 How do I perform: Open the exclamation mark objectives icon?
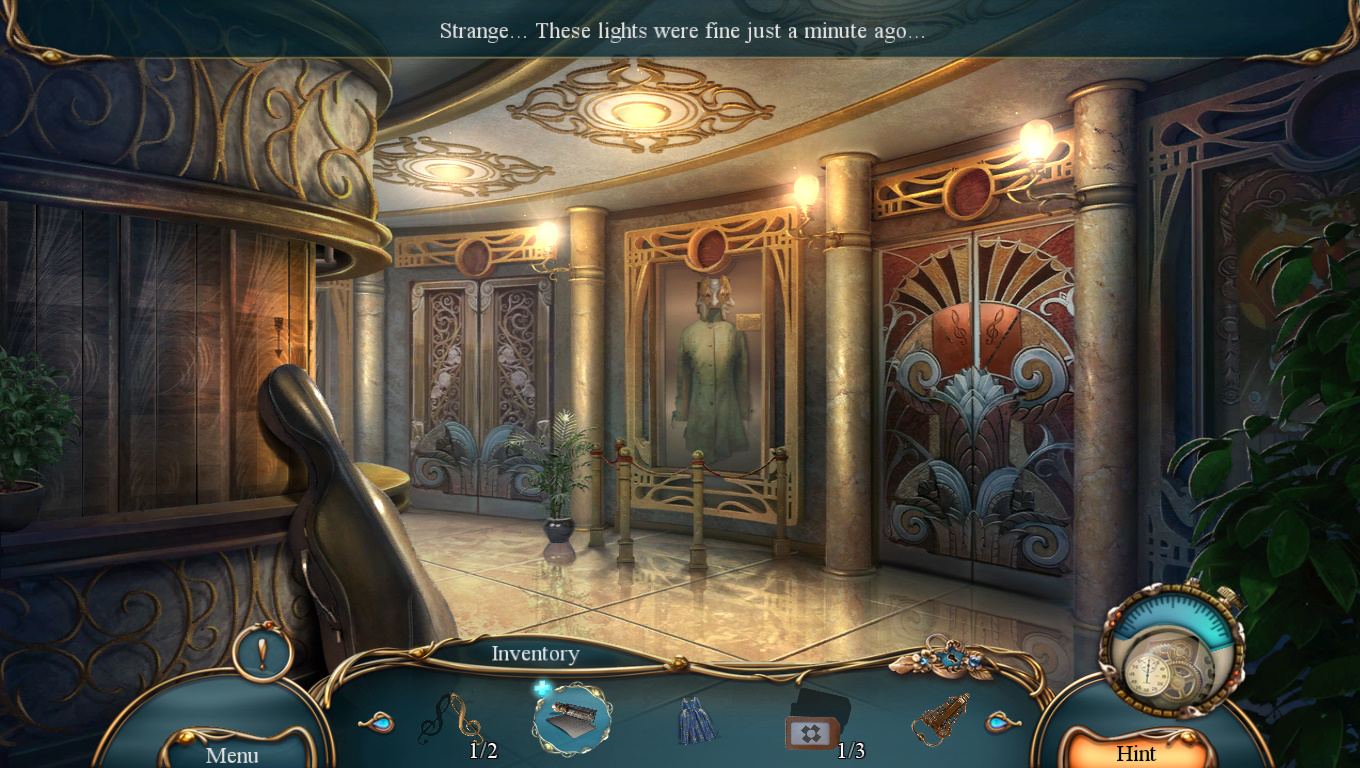(262, 653)
